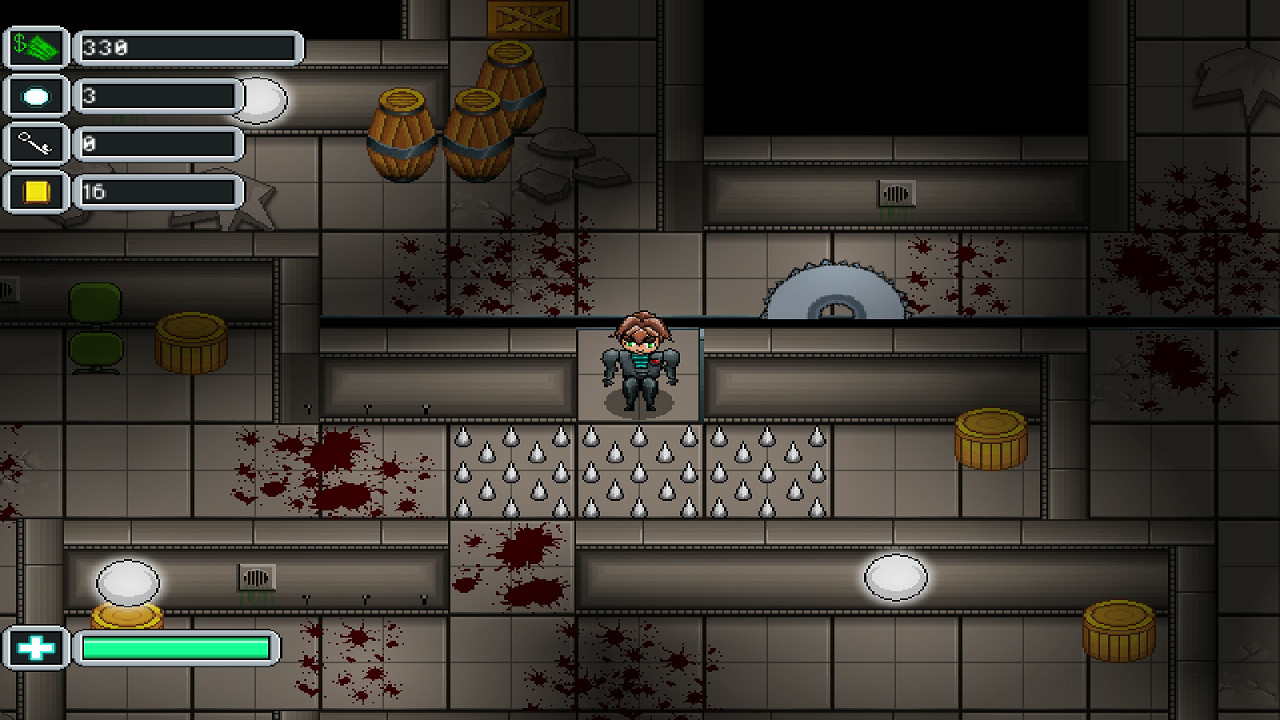The height and width of the screenshot is (720, 1280).
Task: Select the yellow cube item icon
Action: pos(37,191)
